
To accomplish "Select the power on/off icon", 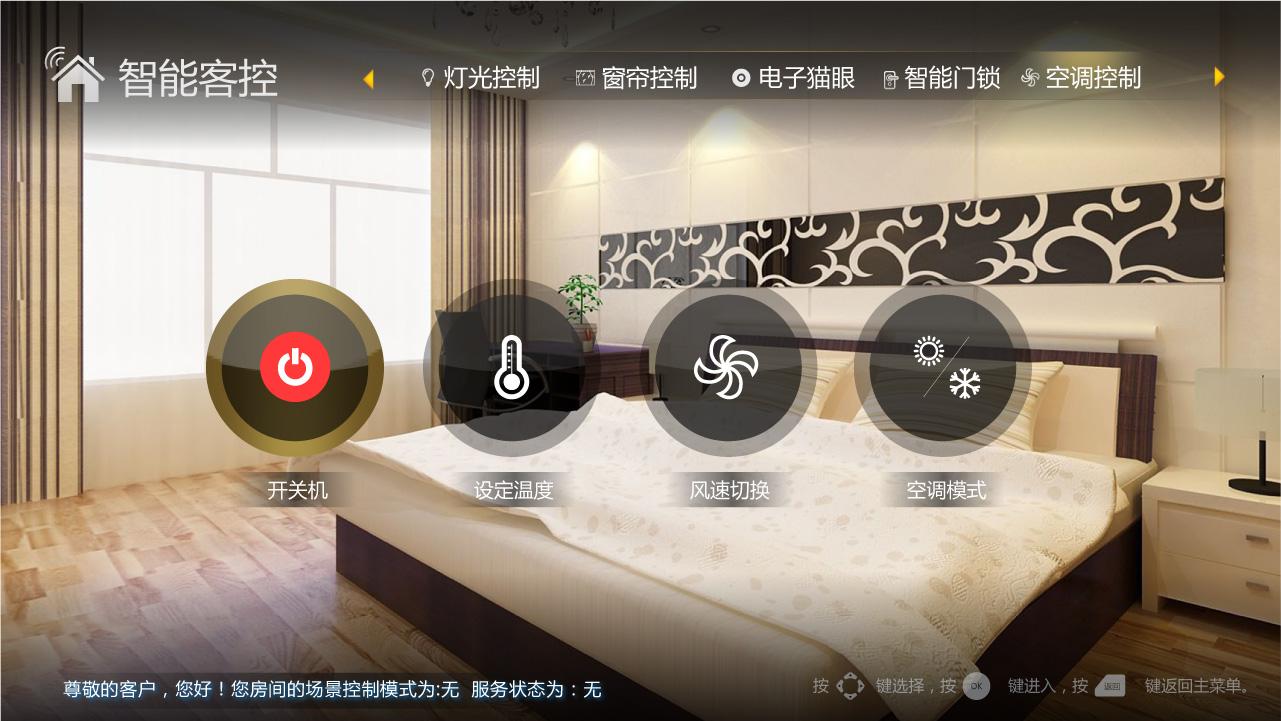I will point(294,368).
